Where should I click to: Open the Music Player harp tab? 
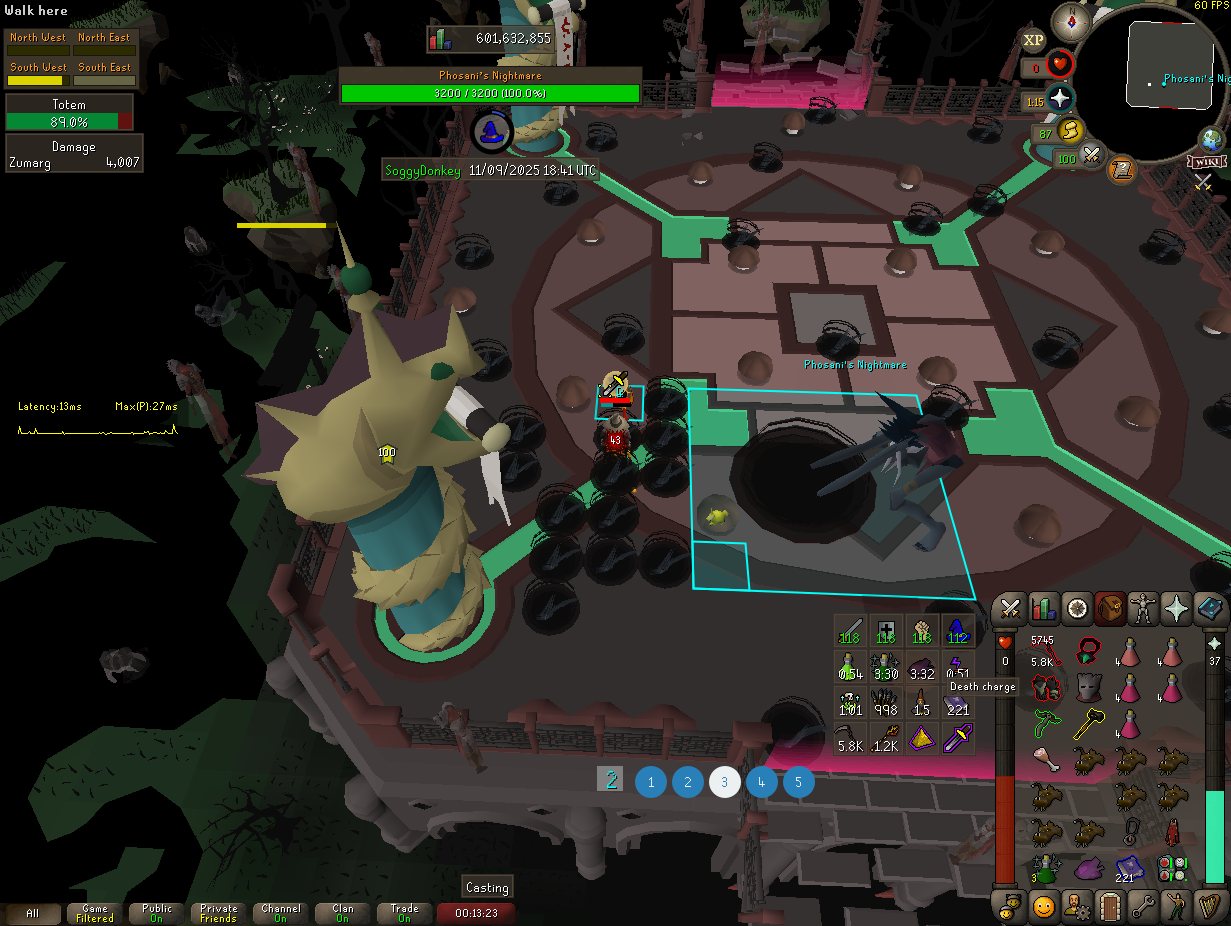[1210, 907]
